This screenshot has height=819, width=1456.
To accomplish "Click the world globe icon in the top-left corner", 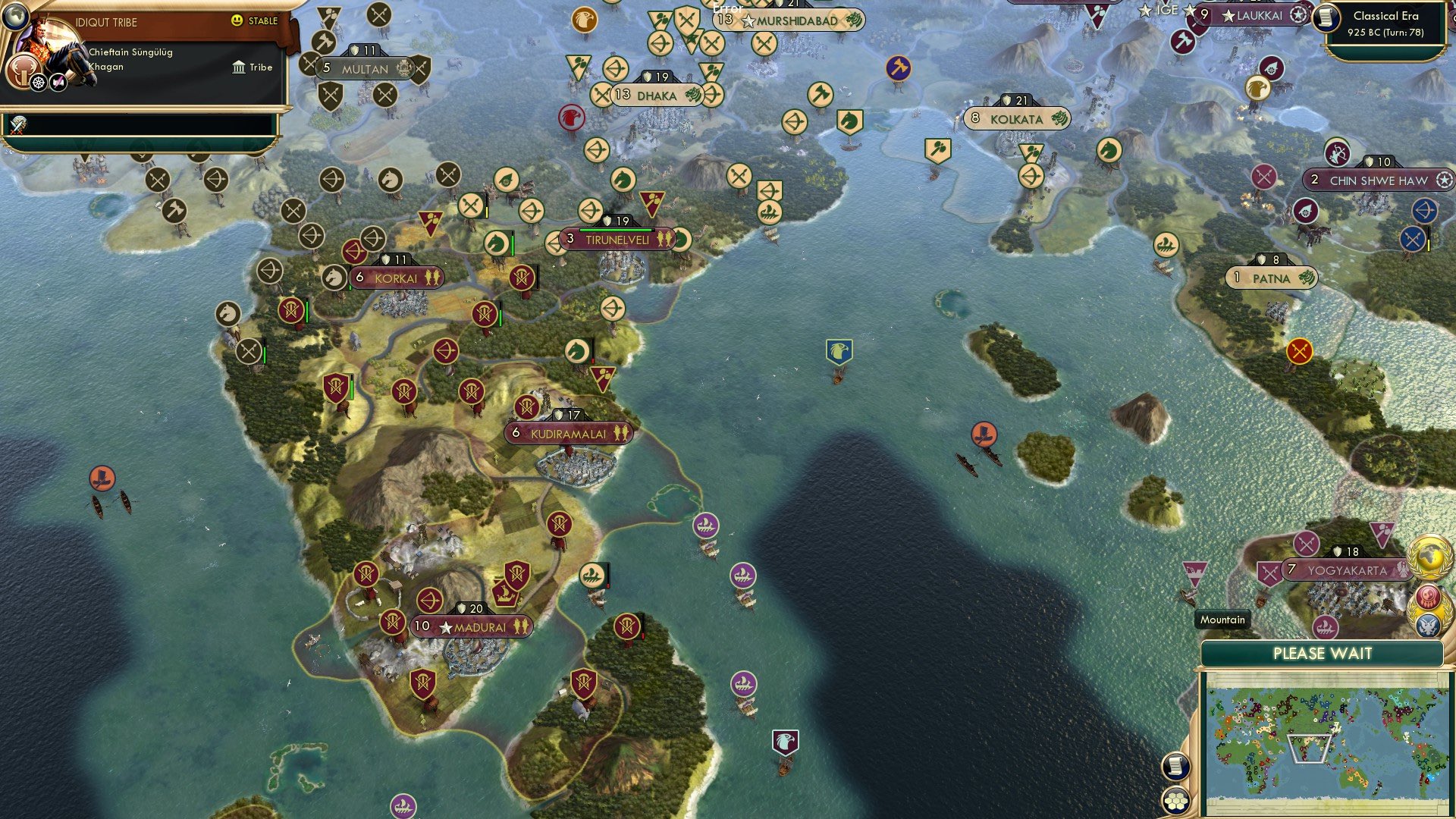I will pyautogui.click(x=17, y=17).
